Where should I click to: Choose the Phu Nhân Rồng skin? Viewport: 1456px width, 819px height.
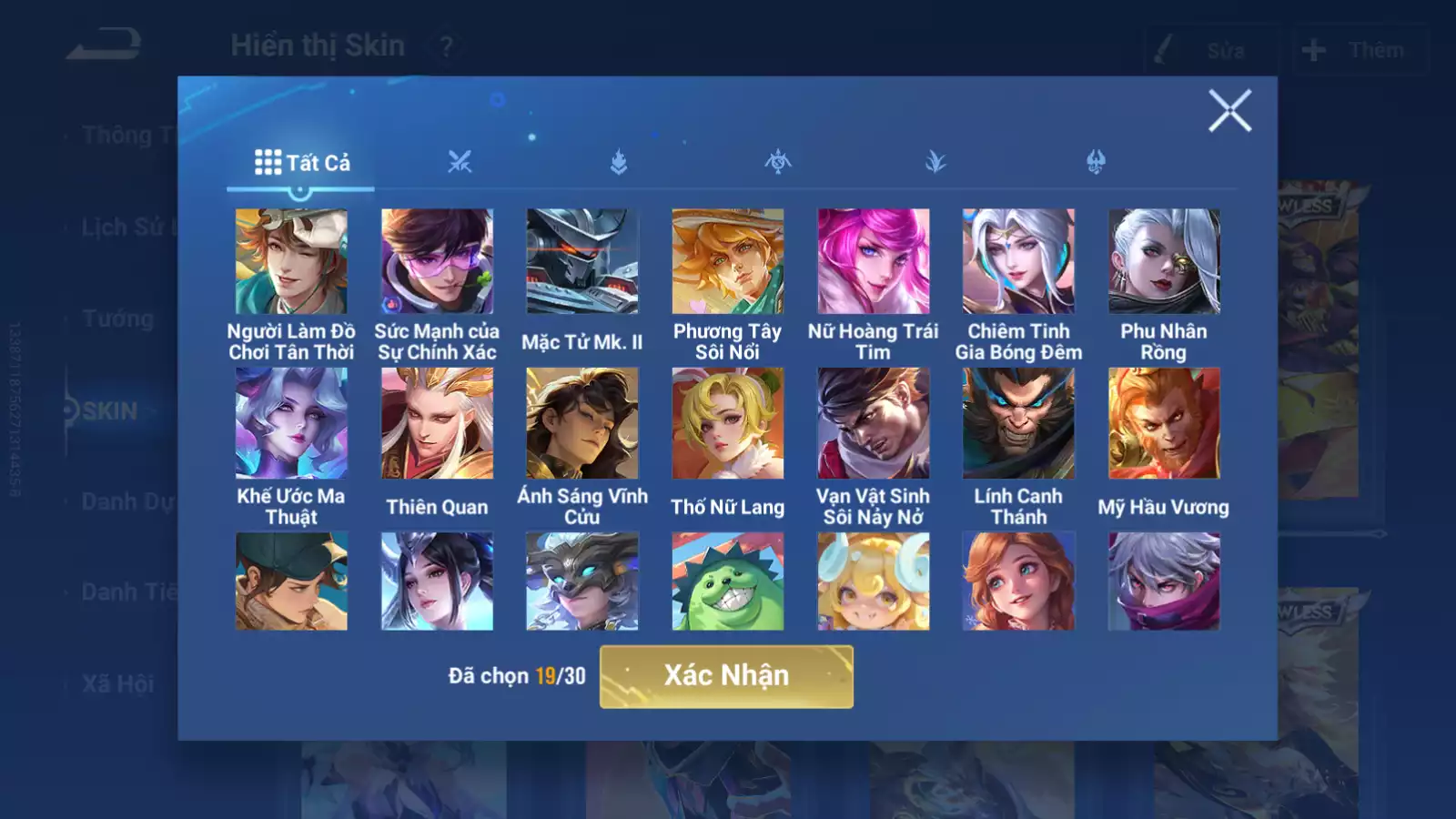[1164, 262]
